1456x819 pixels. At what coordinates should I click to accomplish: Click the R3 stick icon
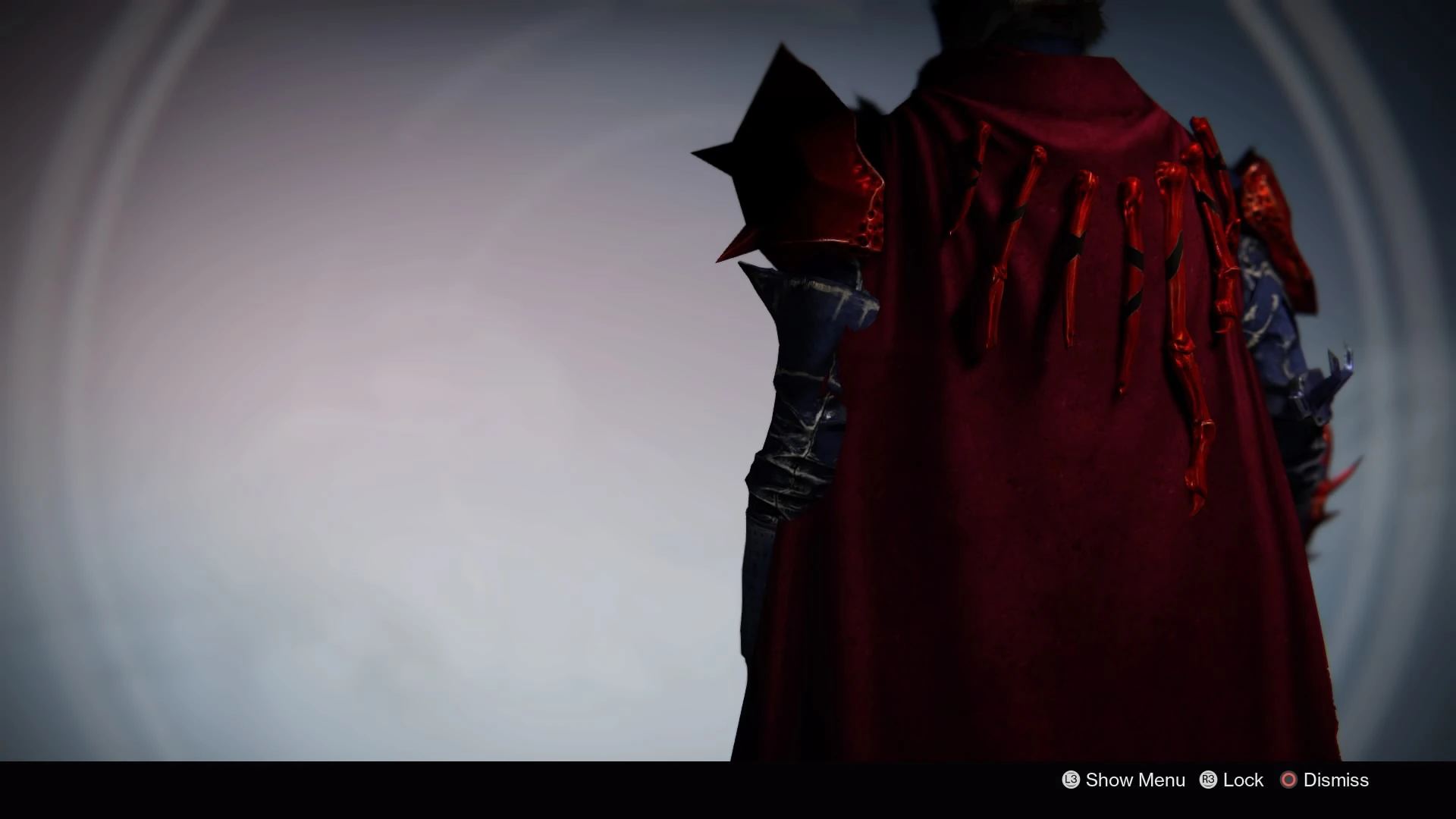coord(1210,780)
